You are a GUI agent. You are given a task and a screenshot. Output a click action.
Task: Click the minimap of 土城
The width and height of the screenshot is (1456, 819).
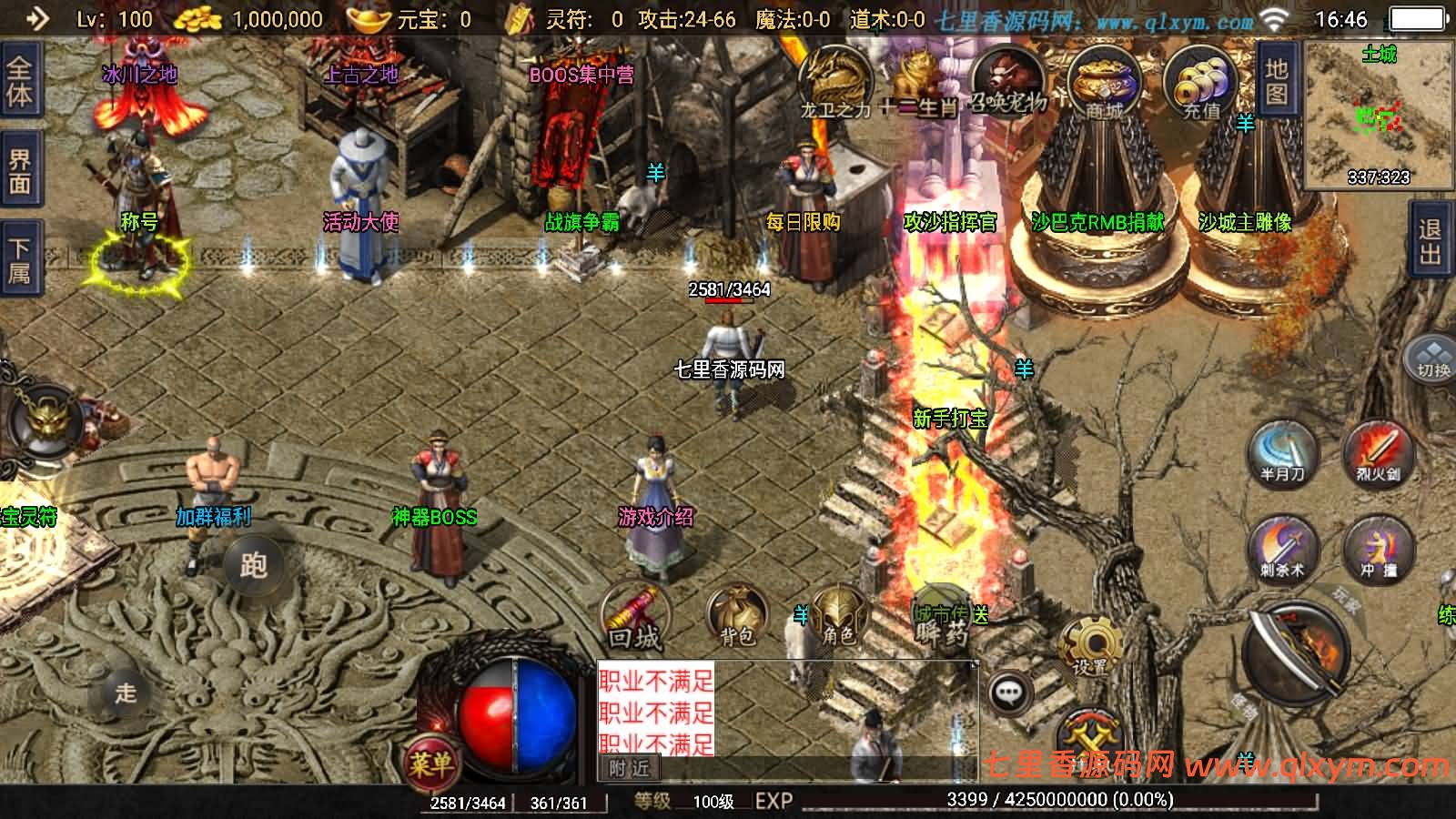click(x=1379, y=114)
